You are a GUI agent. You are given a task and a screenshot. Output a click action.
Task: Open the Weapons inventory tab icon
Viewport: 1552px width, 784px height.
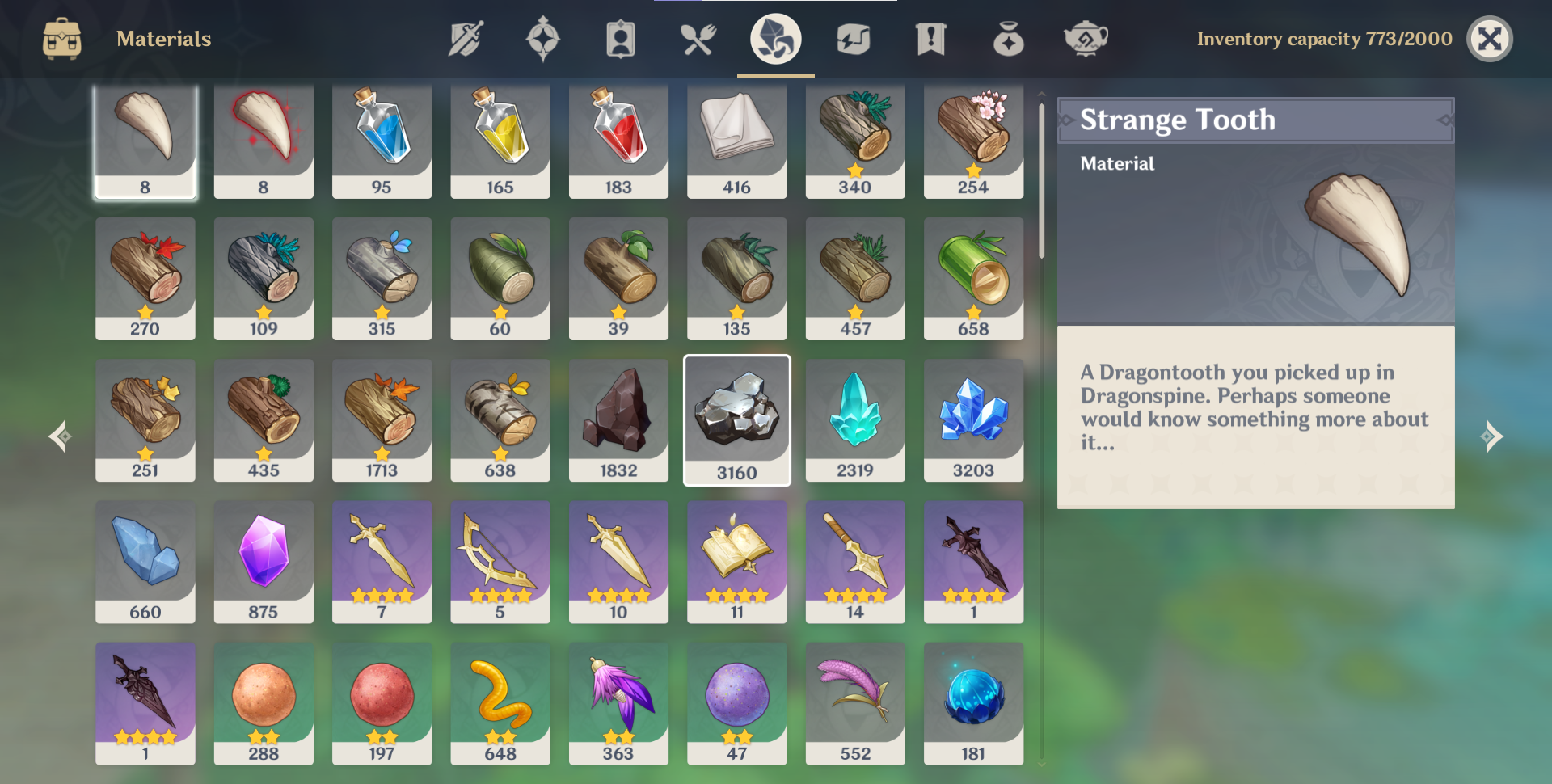464,38
